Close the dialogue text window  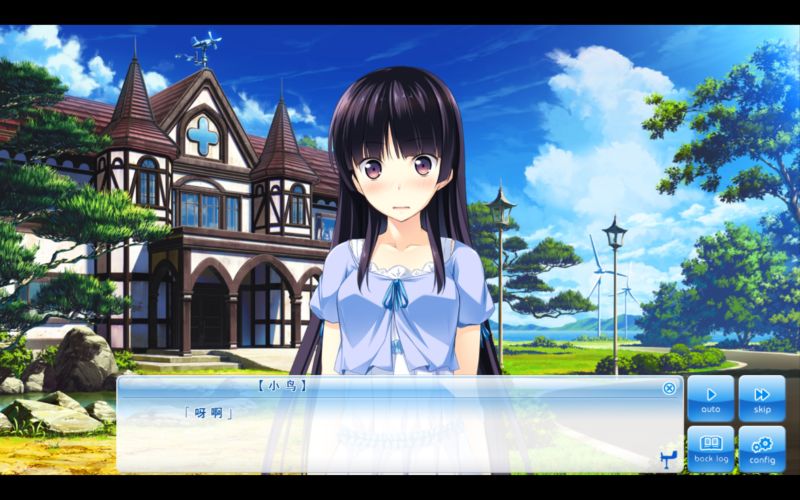(669, 388)
